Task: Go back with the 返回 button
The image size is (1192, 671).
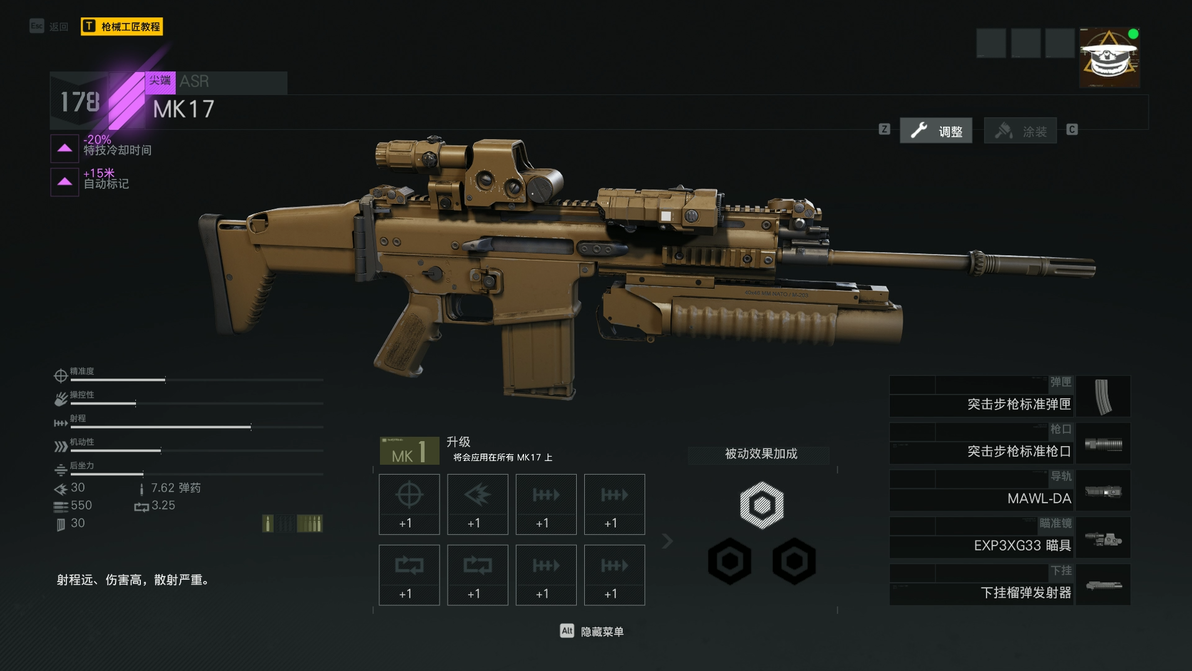Action: click(50, 27)
